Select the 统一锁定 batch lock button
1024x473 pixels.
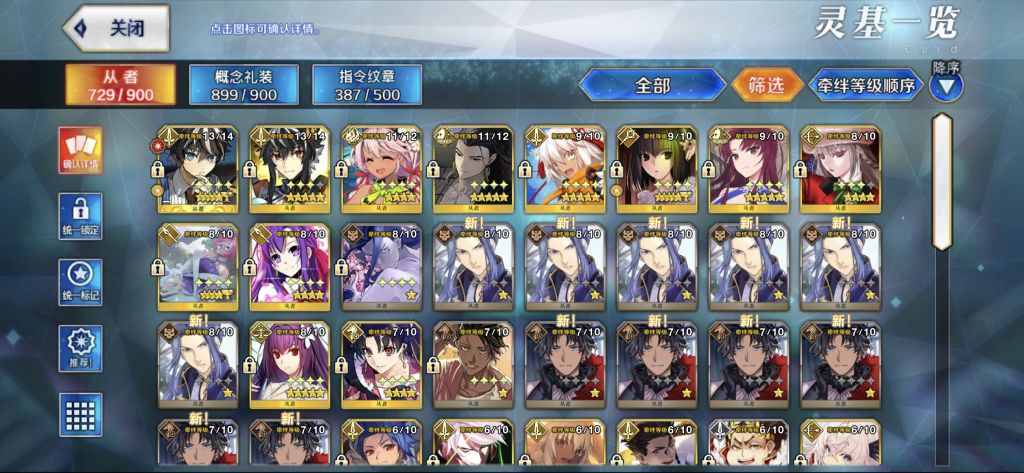[81, 217]
